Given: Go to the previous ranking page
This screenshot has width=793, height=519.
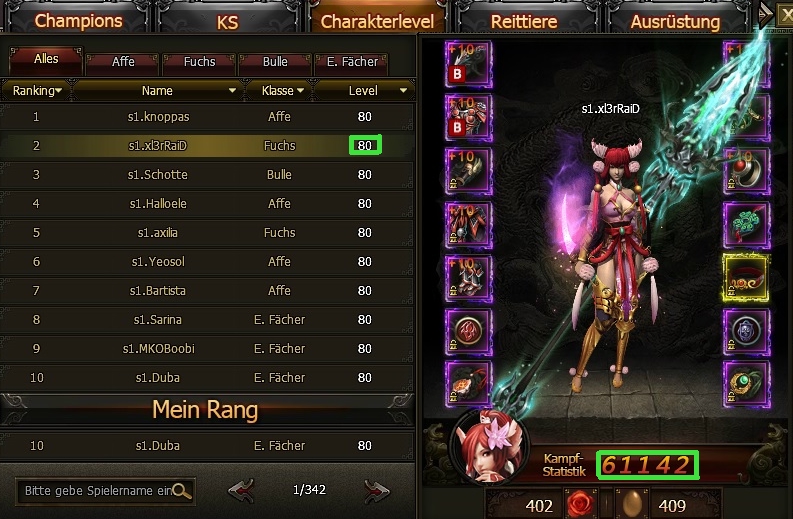Looking at the screenshot, I should click(240, 490).
